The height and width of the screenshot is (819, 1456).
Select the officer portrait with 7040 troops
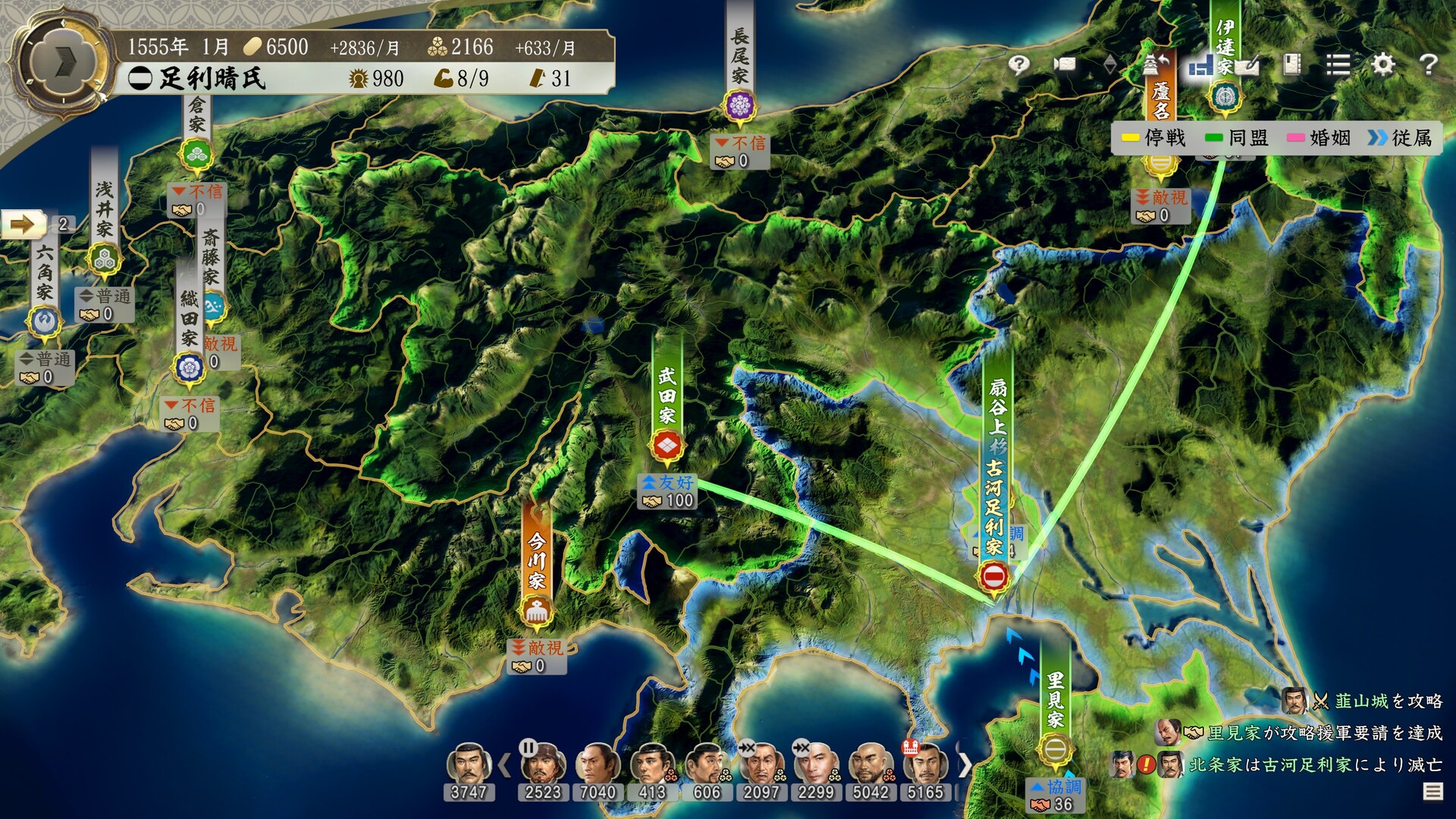(597, 766)
